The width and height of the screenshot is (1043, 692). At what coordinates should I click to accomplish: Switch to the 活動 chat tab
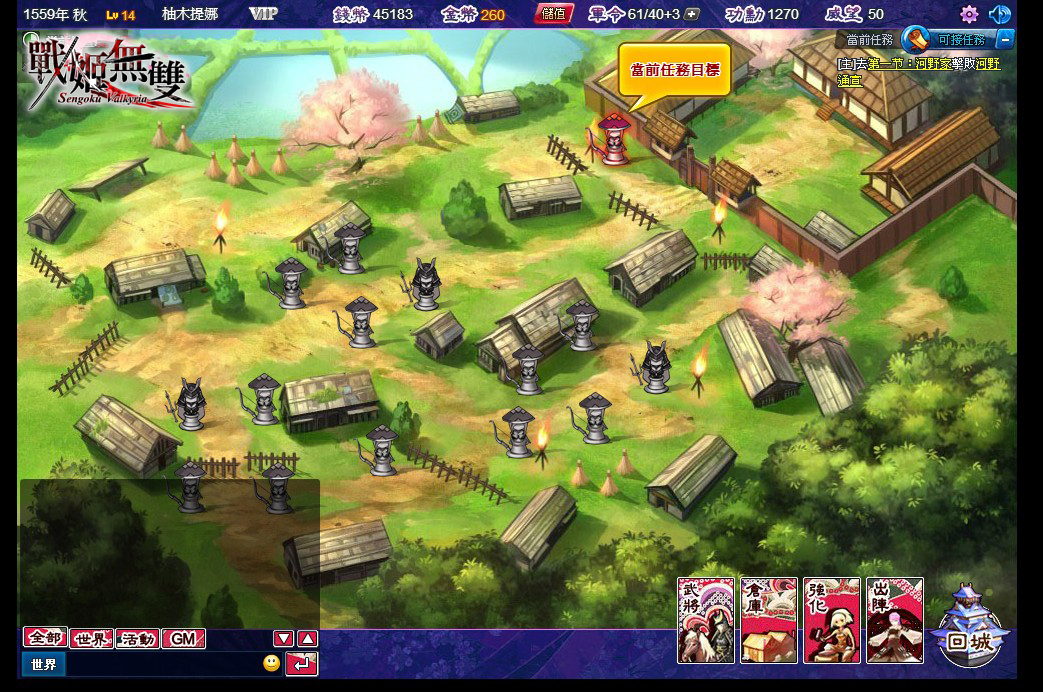[x=137, y=638]
